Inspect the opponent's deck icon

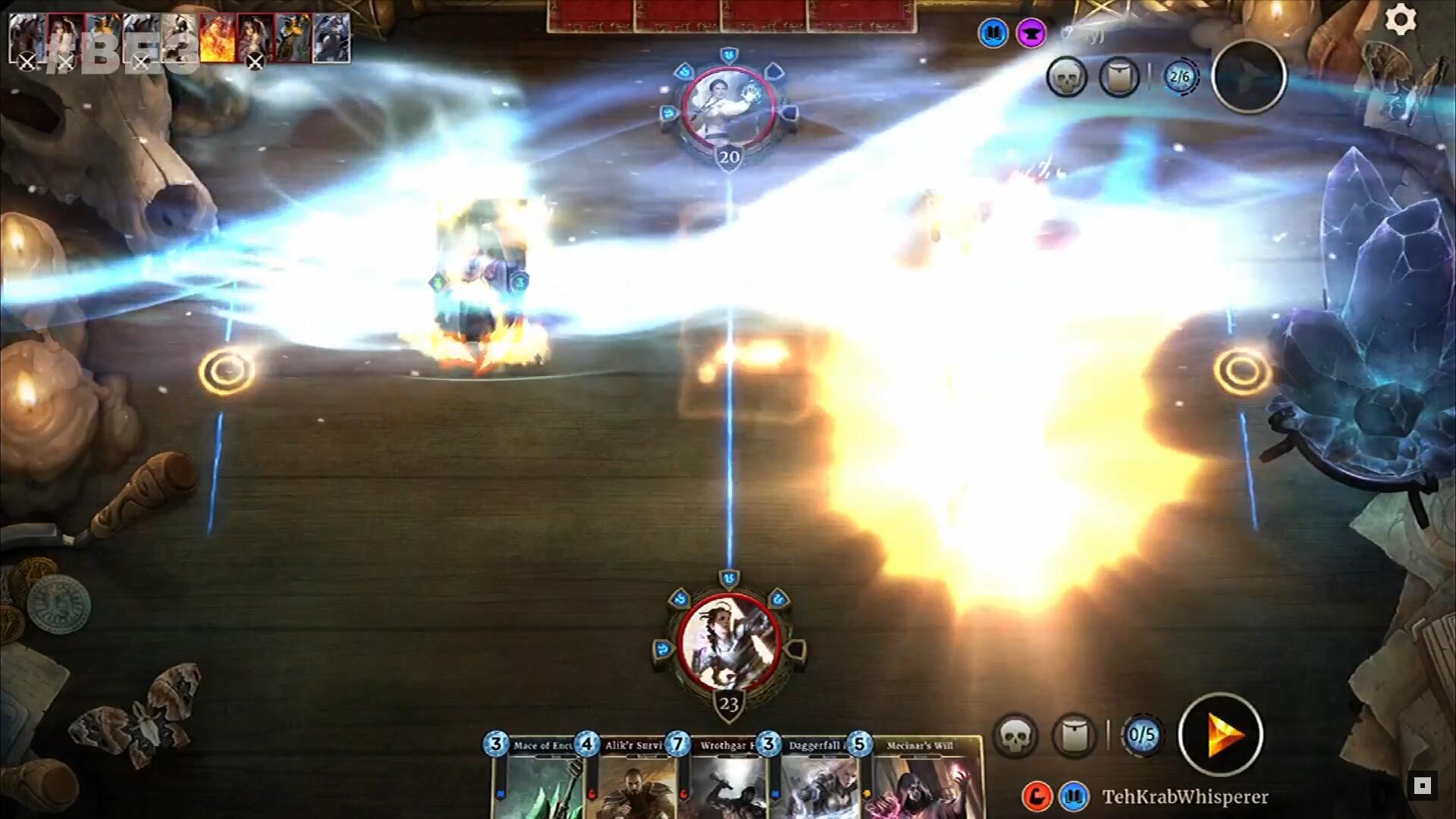(x=1119, y=77)
